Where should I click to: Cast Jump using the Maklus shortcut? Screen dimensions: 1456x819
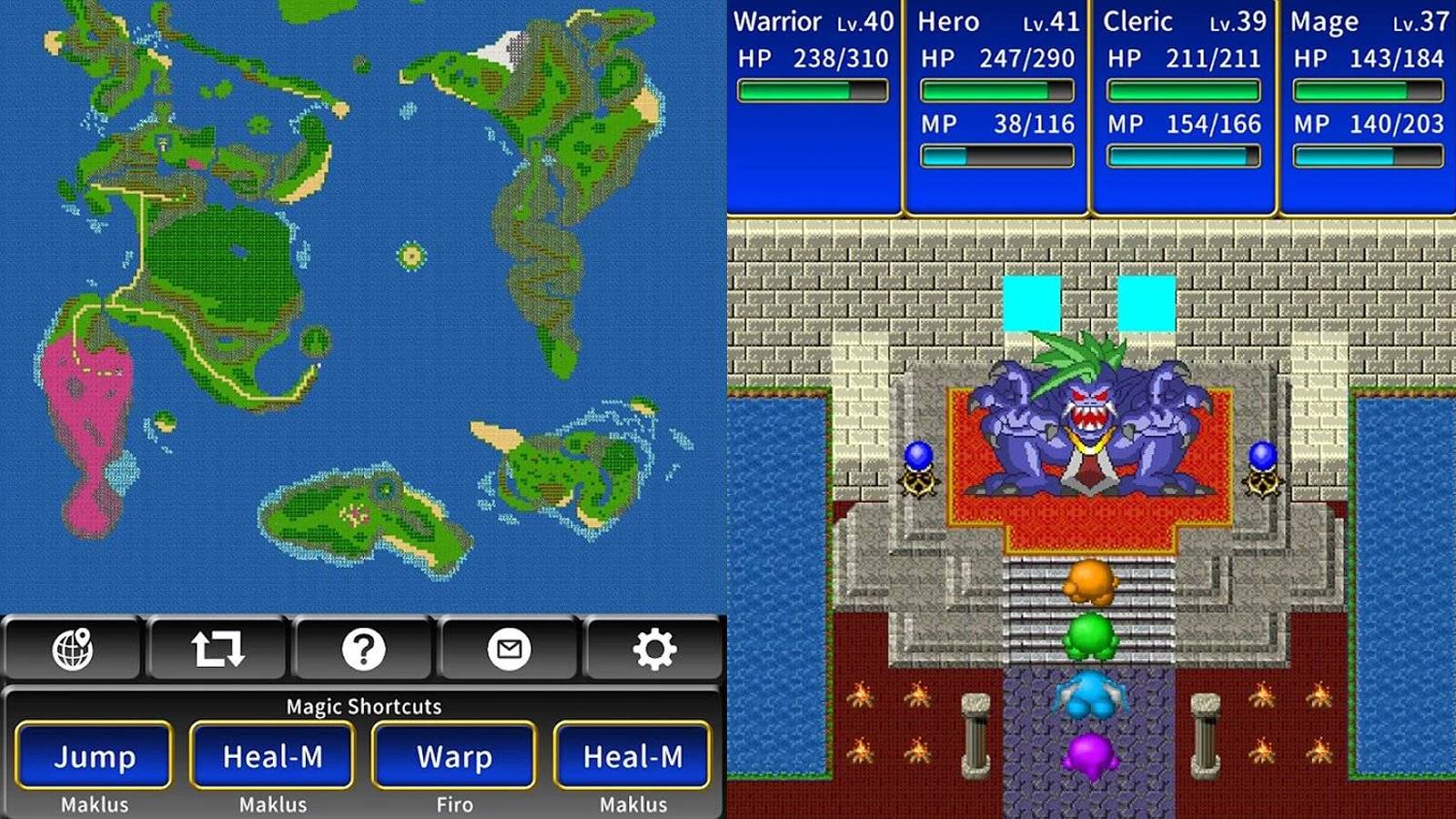92,756
